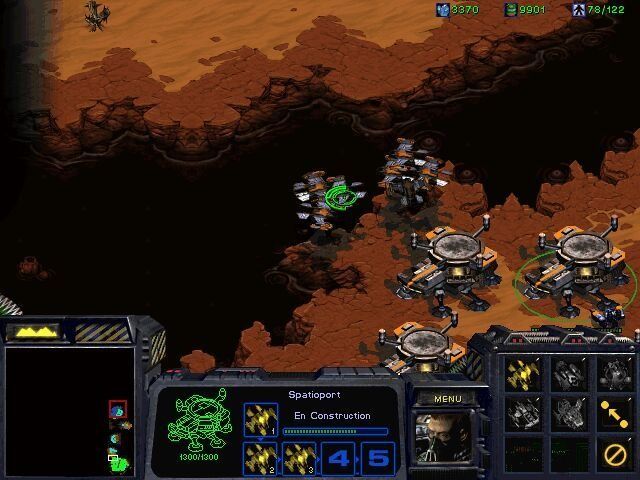Cancel production with the yellow circle-slash icon
Image resolution: width=640 pixels, height=480 pixels.
[616, 452]
